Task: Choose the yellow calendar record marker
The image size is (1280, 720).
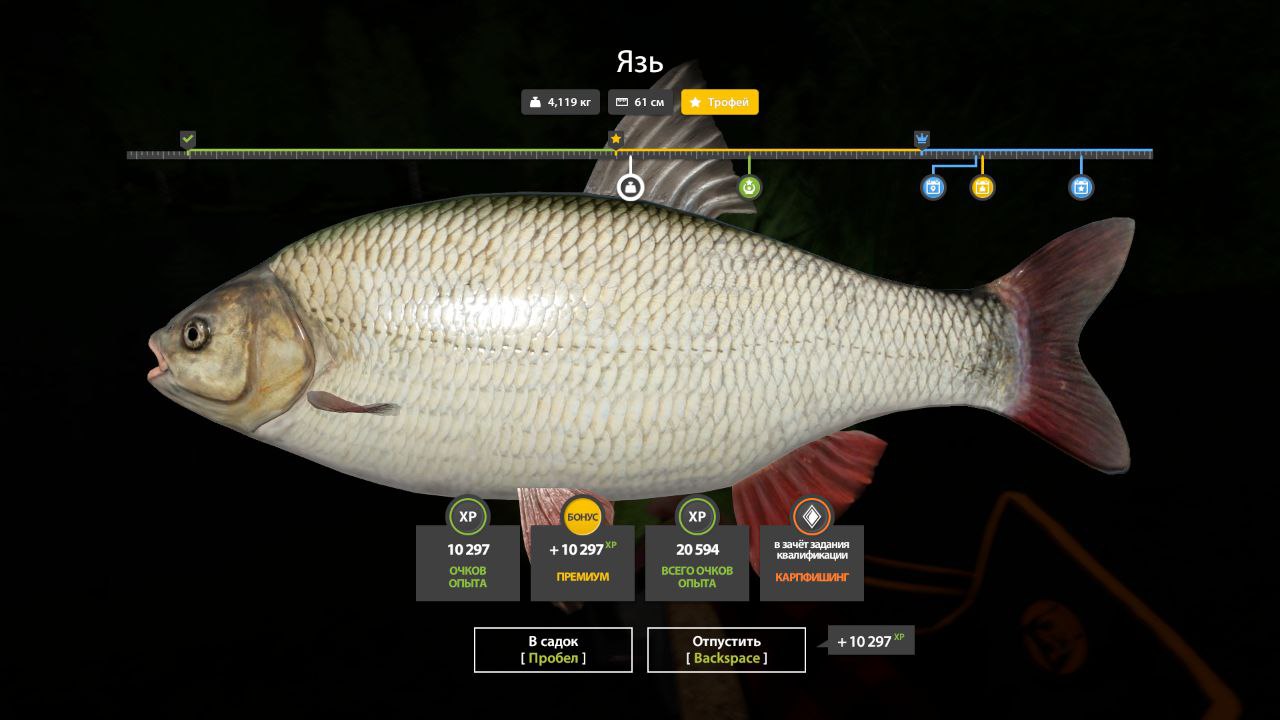Action: pyautogui.click(x=982, y=187)
